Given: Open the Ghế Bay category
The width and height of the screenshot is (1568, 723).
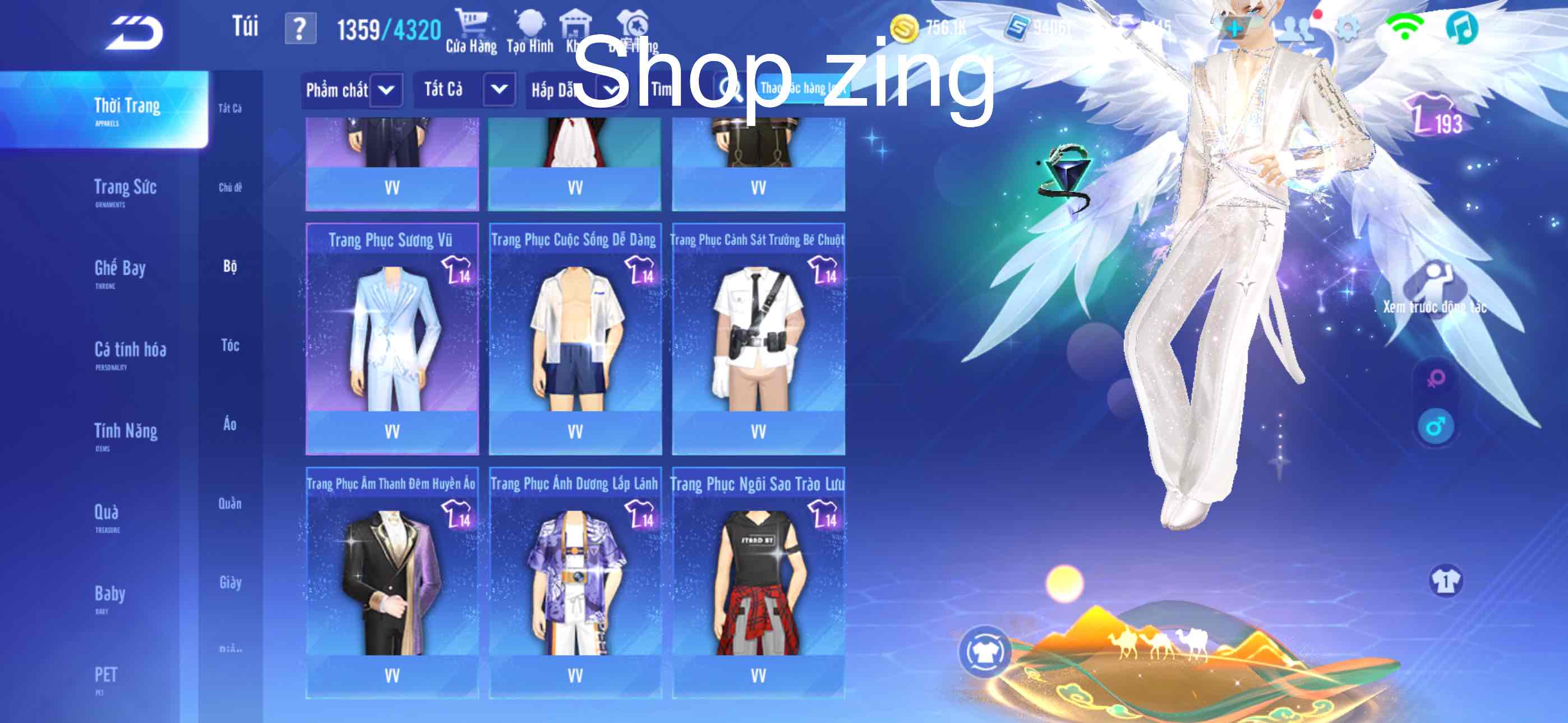Looking at the screenshot, I should pyautogui.click(x=120, y=270).
